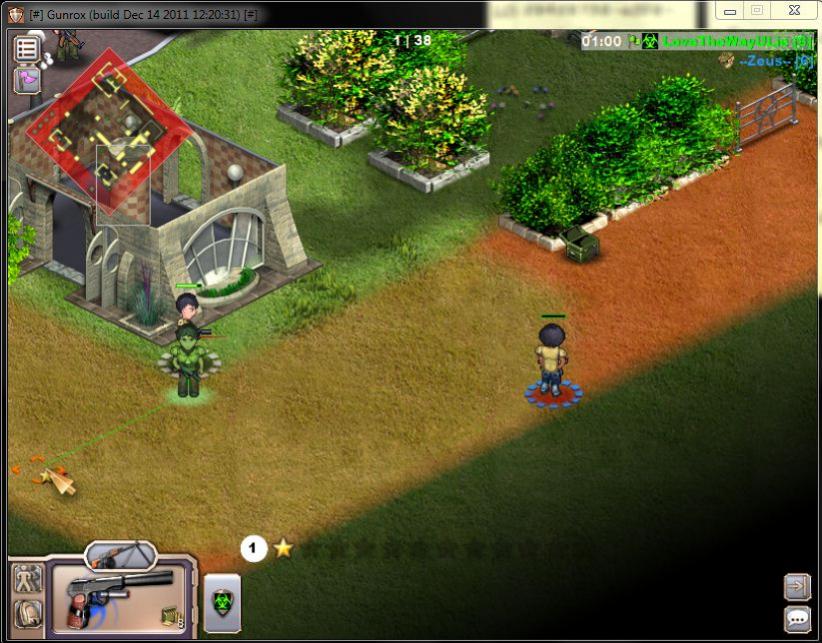Close the Gunrox window
822x643 pixels.
[x=793, y=11]
